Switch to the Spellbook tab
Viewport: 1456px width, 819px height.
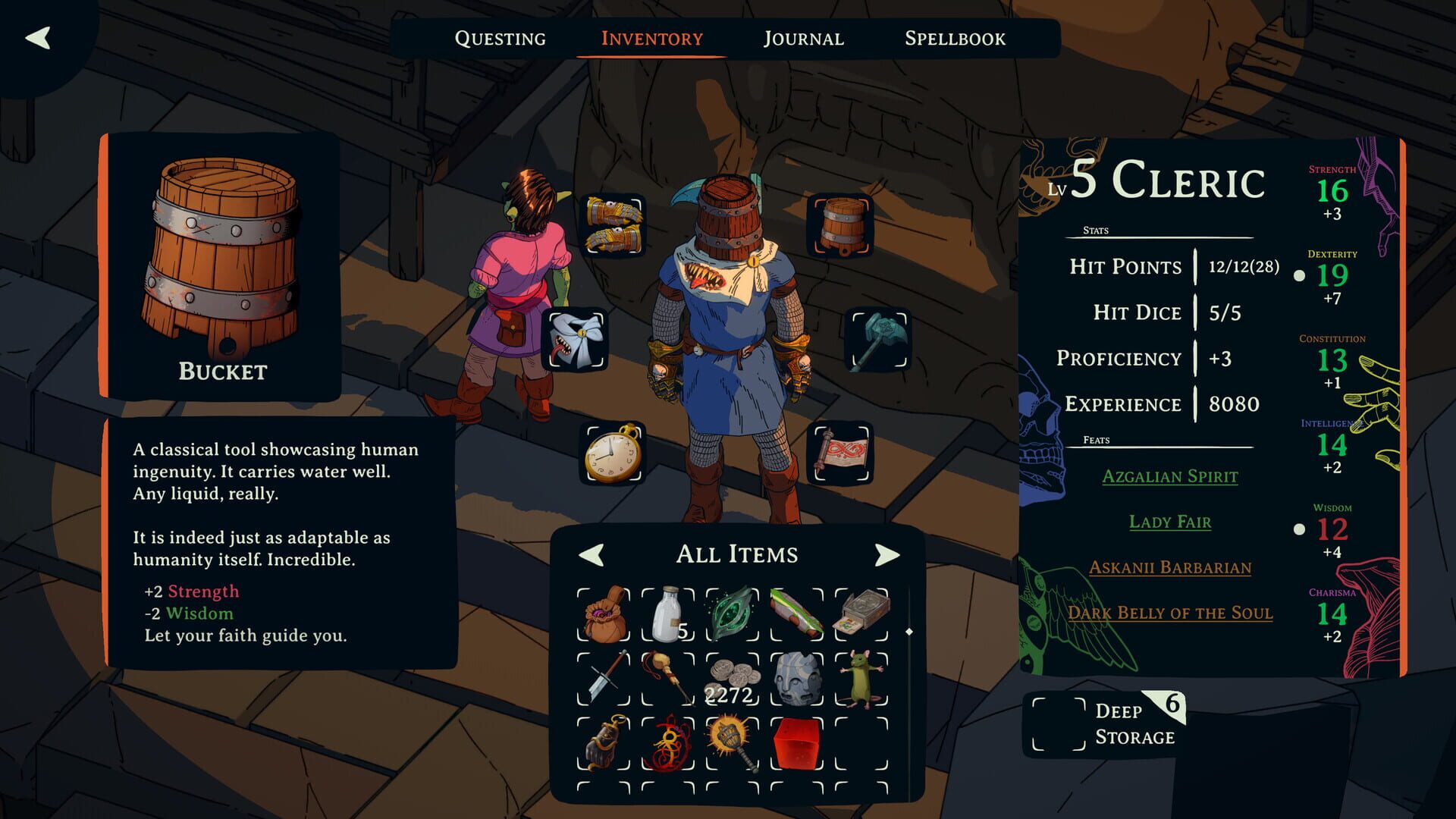[955, 38]
